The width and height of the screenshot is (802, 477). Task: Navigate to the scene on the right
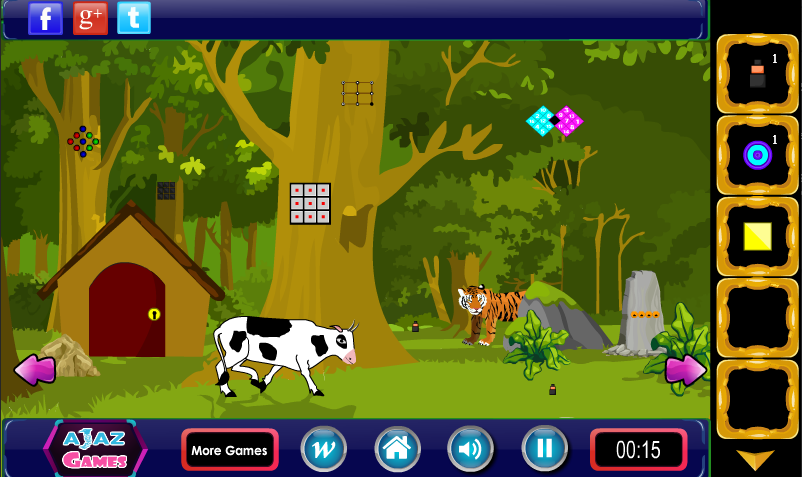(685, 370)
